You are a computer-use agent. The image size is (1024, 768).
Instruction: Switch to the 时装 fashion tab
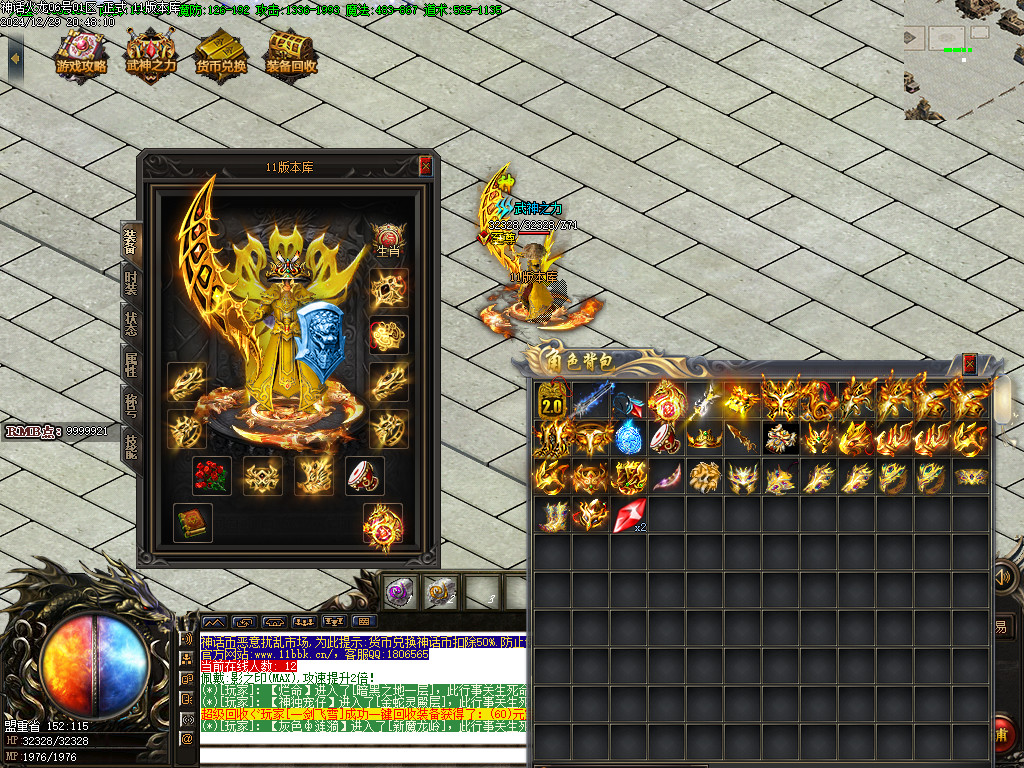tap(130, 283)
